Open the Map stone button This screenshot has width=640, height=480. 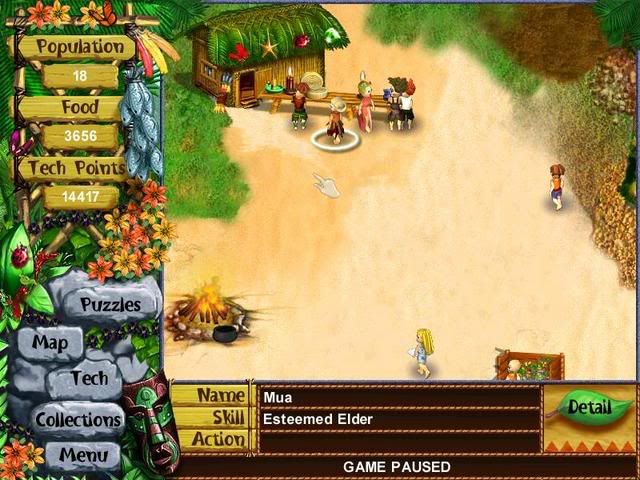50,343
